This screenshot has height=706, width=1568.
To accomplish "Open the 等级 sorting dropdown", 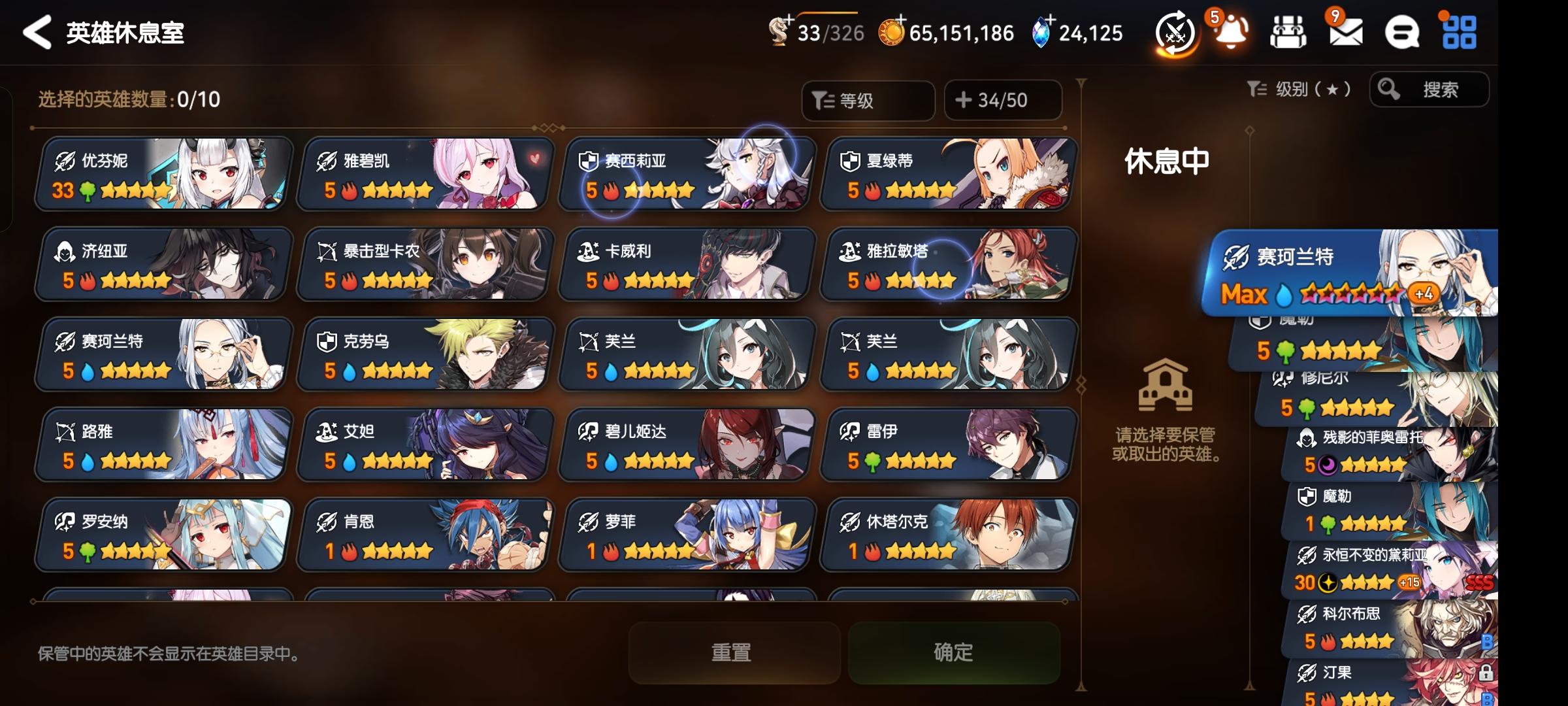I will point(869,99).
